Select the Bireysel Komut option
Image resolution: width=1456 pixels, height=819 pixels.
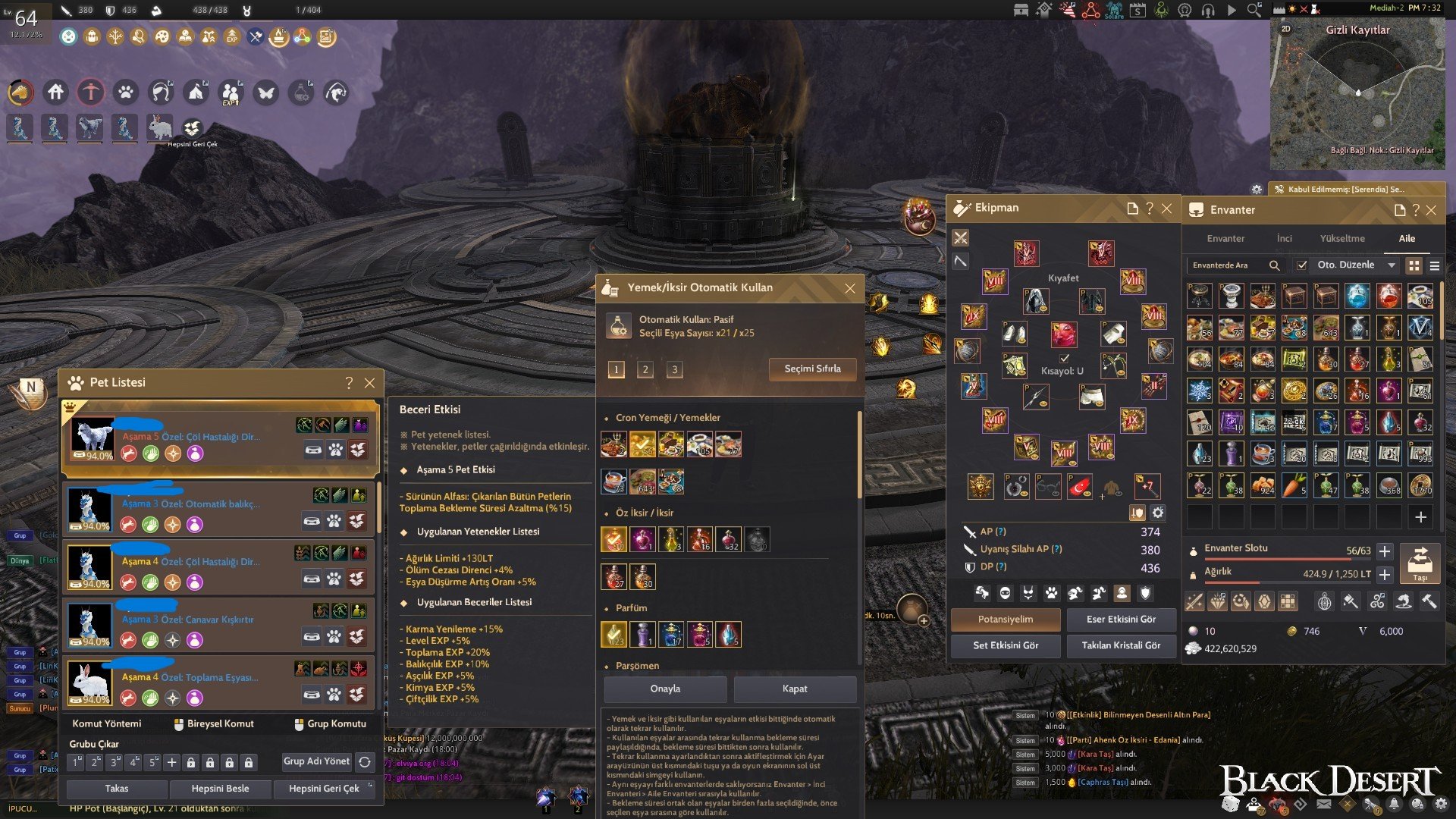tap(214, 723)
